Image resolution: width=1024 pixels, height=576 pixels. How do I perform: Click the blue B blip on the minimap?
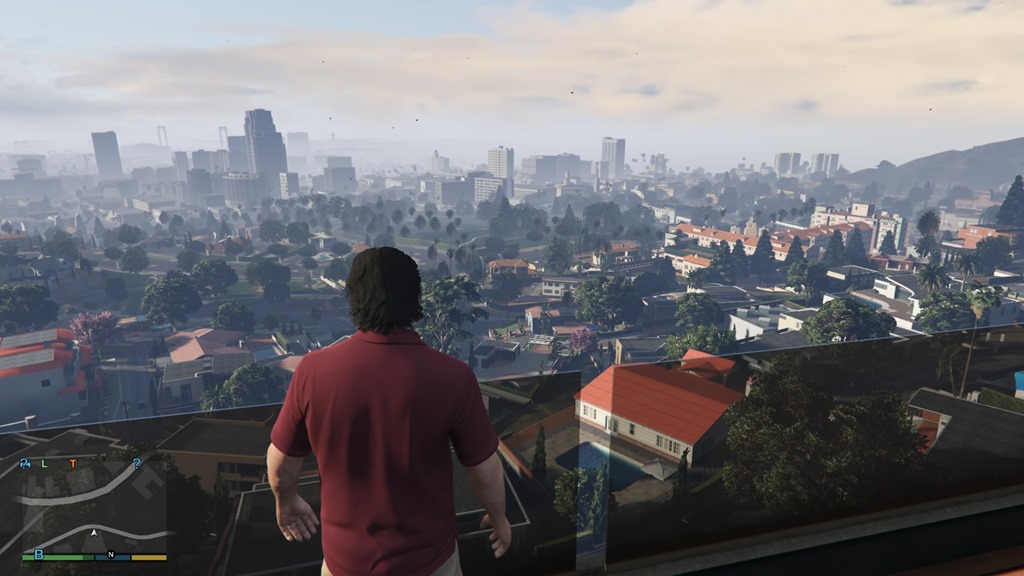(x=39, y=553)
